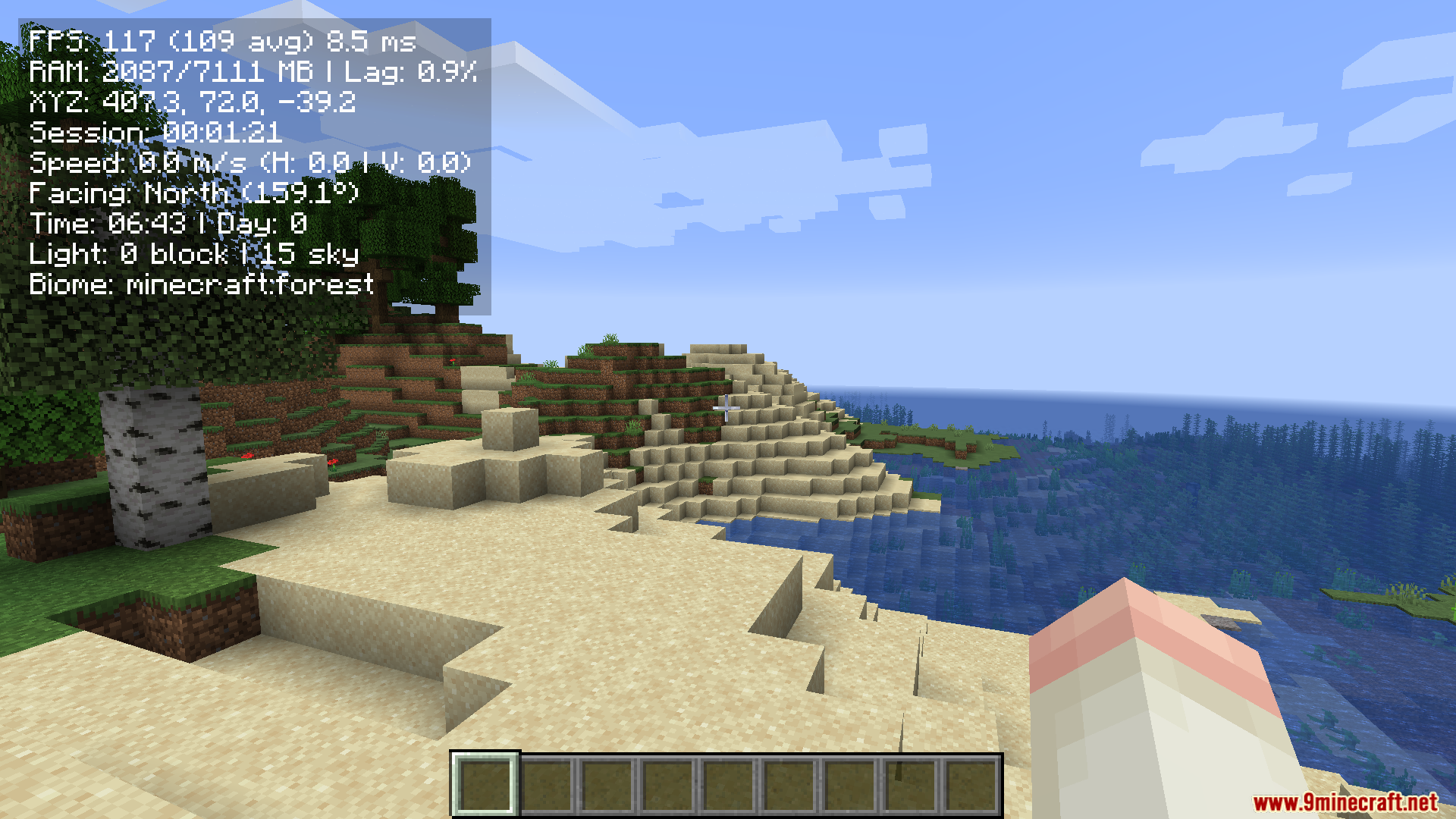Click the crosshair at screen center
This screenshot has height=819, width=1456.
tap(728, 409)
